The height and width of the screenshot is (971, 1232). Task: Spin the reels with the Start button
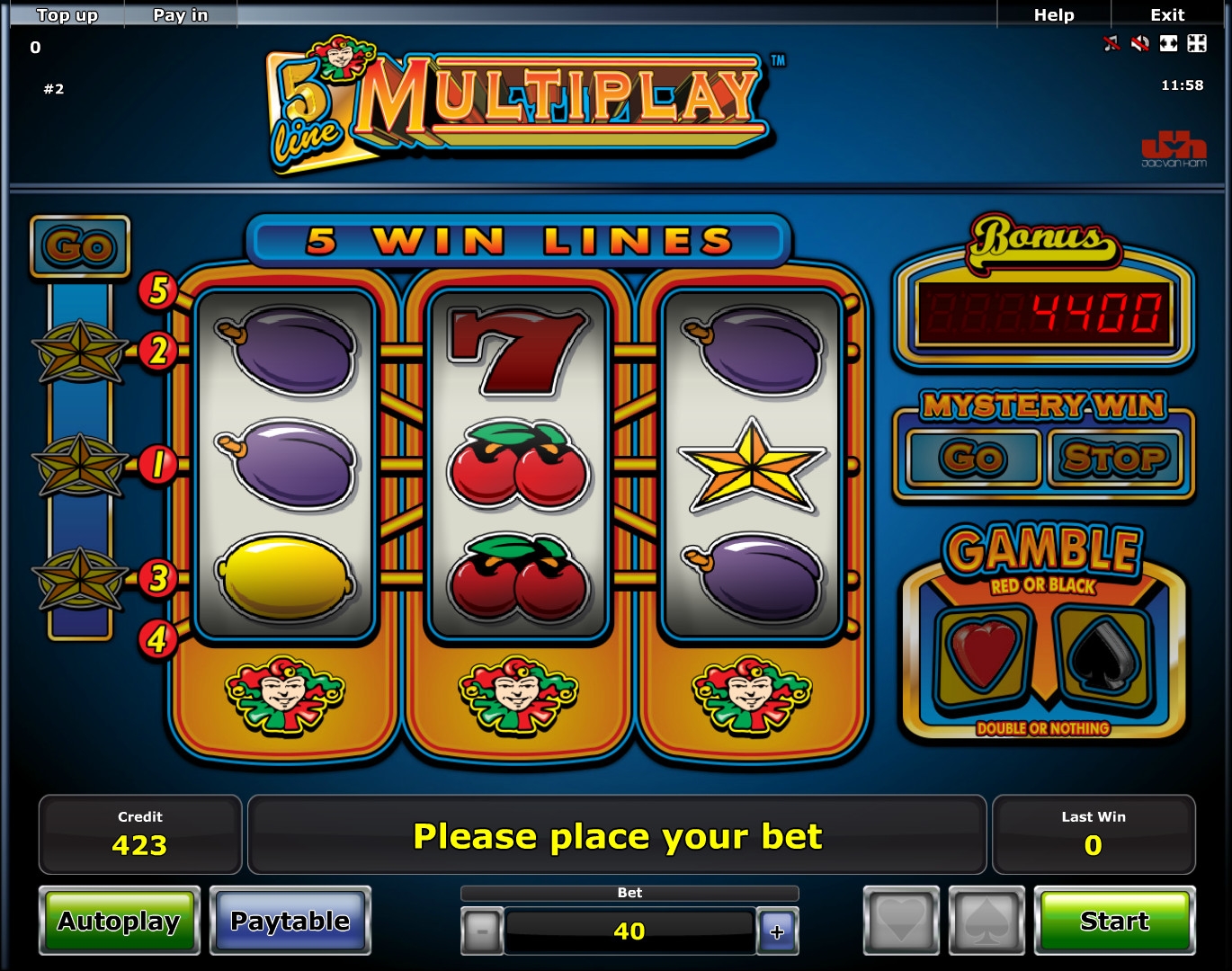click(x=1114, y=921)
